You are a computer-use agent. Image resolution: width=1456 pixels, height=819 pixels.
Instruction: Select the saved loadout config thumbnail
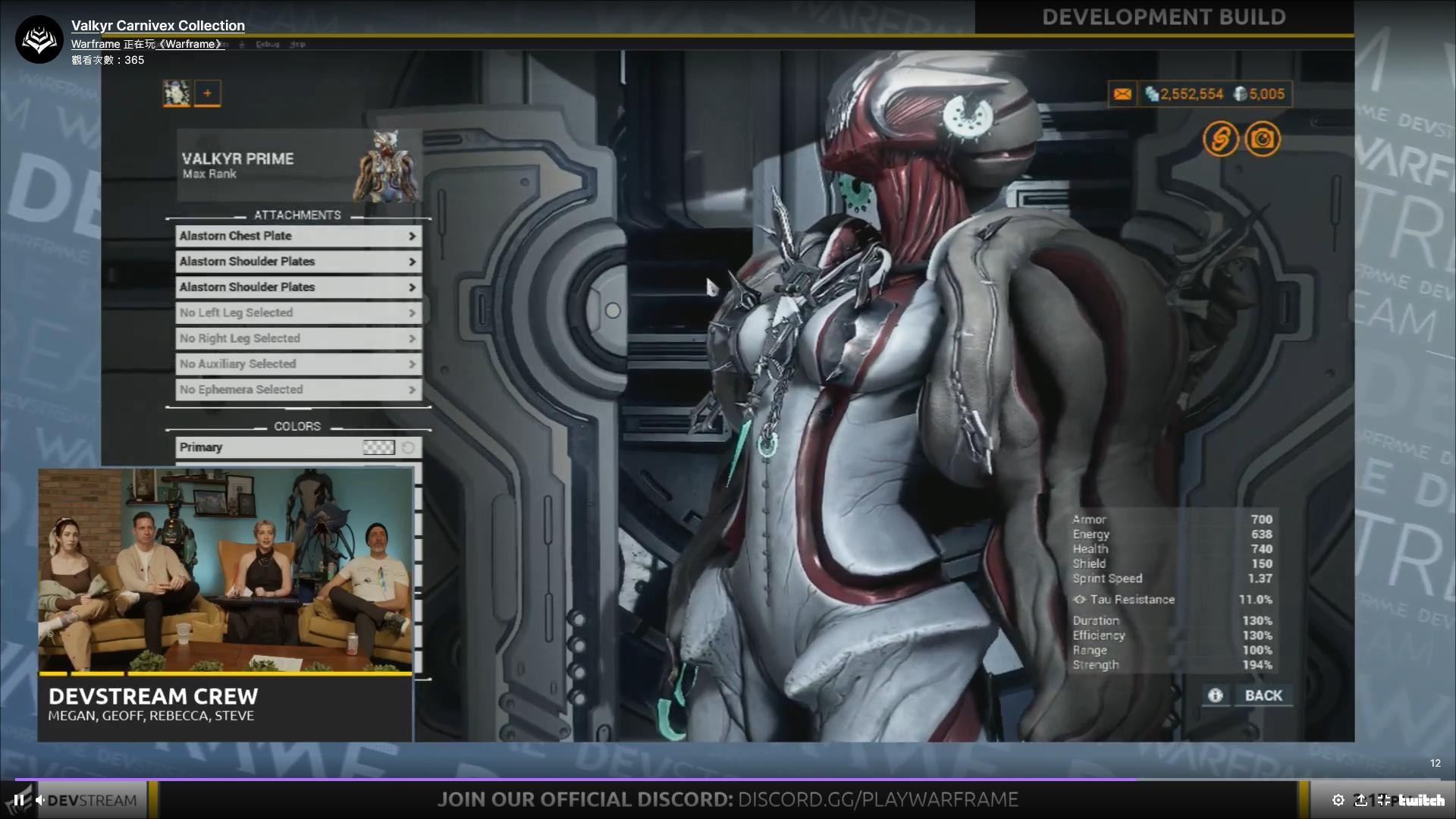(176, 93)
